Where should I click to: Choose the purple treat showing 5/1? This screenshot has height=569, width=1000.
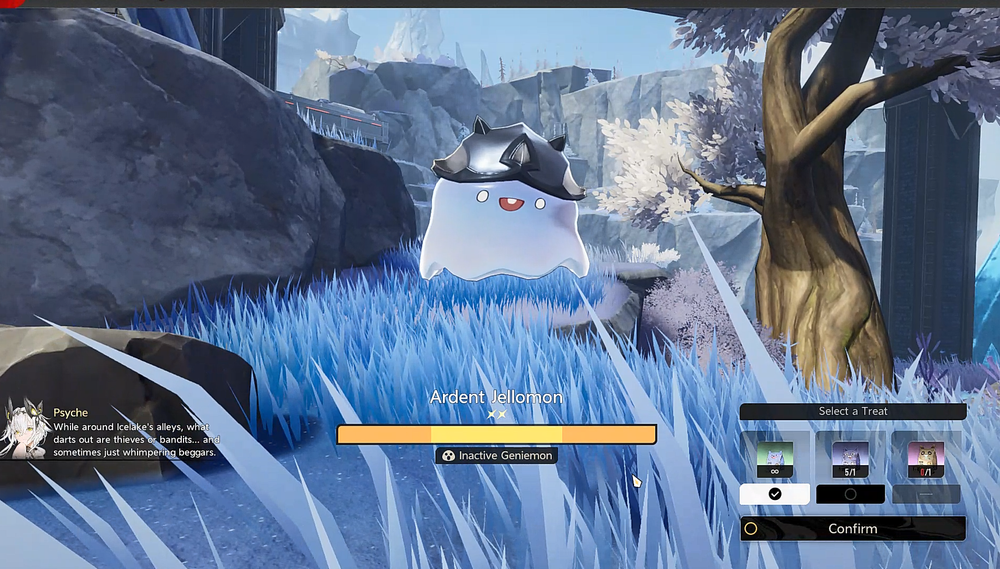(x=850, y=459)
